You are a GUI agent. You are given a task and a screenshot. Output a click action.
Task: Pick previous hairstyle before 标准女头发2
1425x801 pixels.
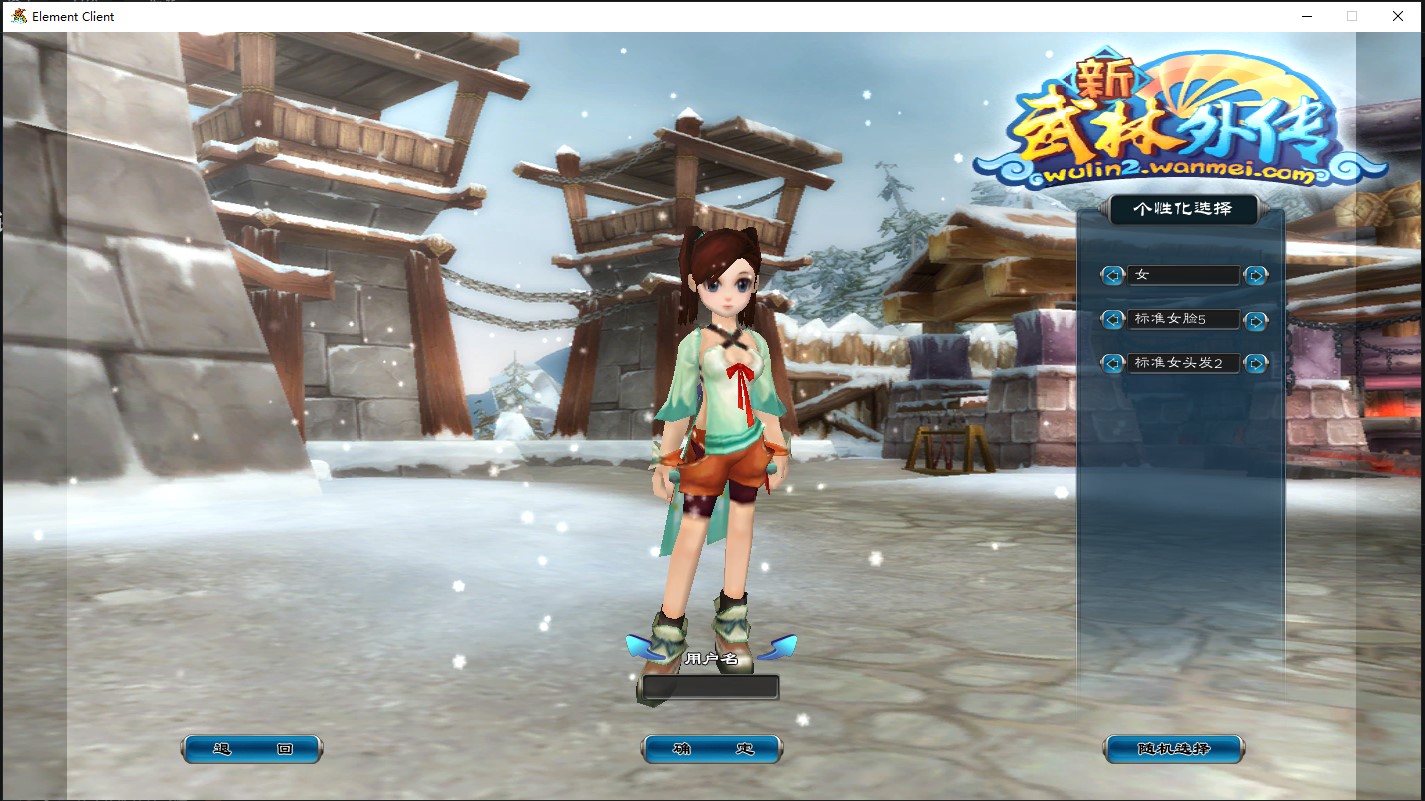(1112, 363)
